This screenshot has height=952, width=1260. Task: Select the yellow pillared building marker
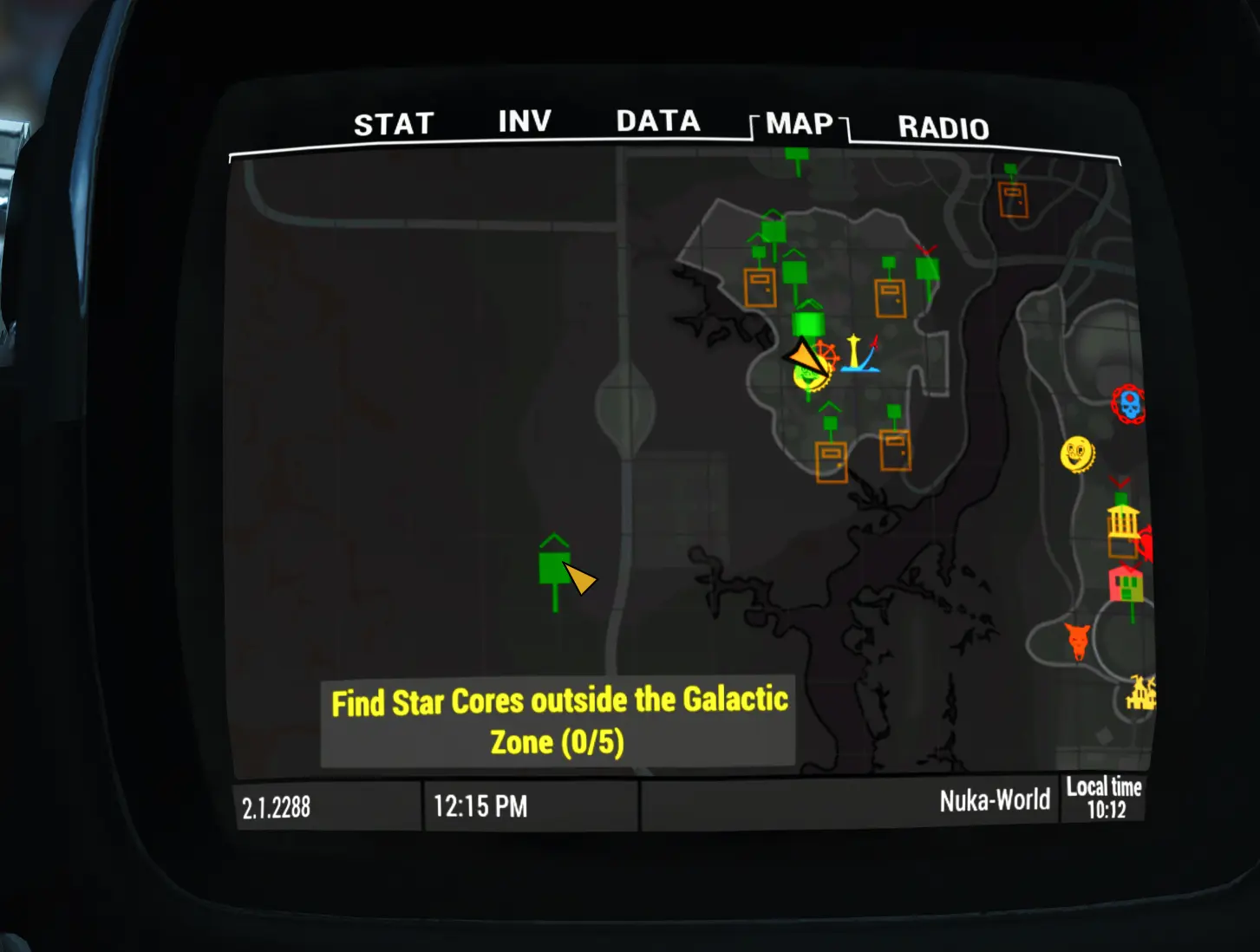click(1123, 522)
